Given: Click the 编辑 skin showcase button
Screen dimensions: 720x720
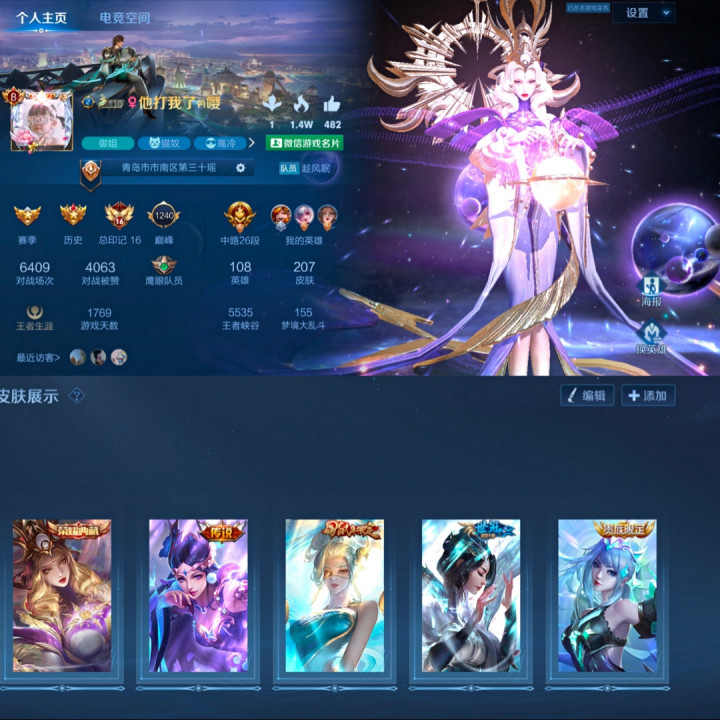Looking at the screenshot, I should click(585, 395).
